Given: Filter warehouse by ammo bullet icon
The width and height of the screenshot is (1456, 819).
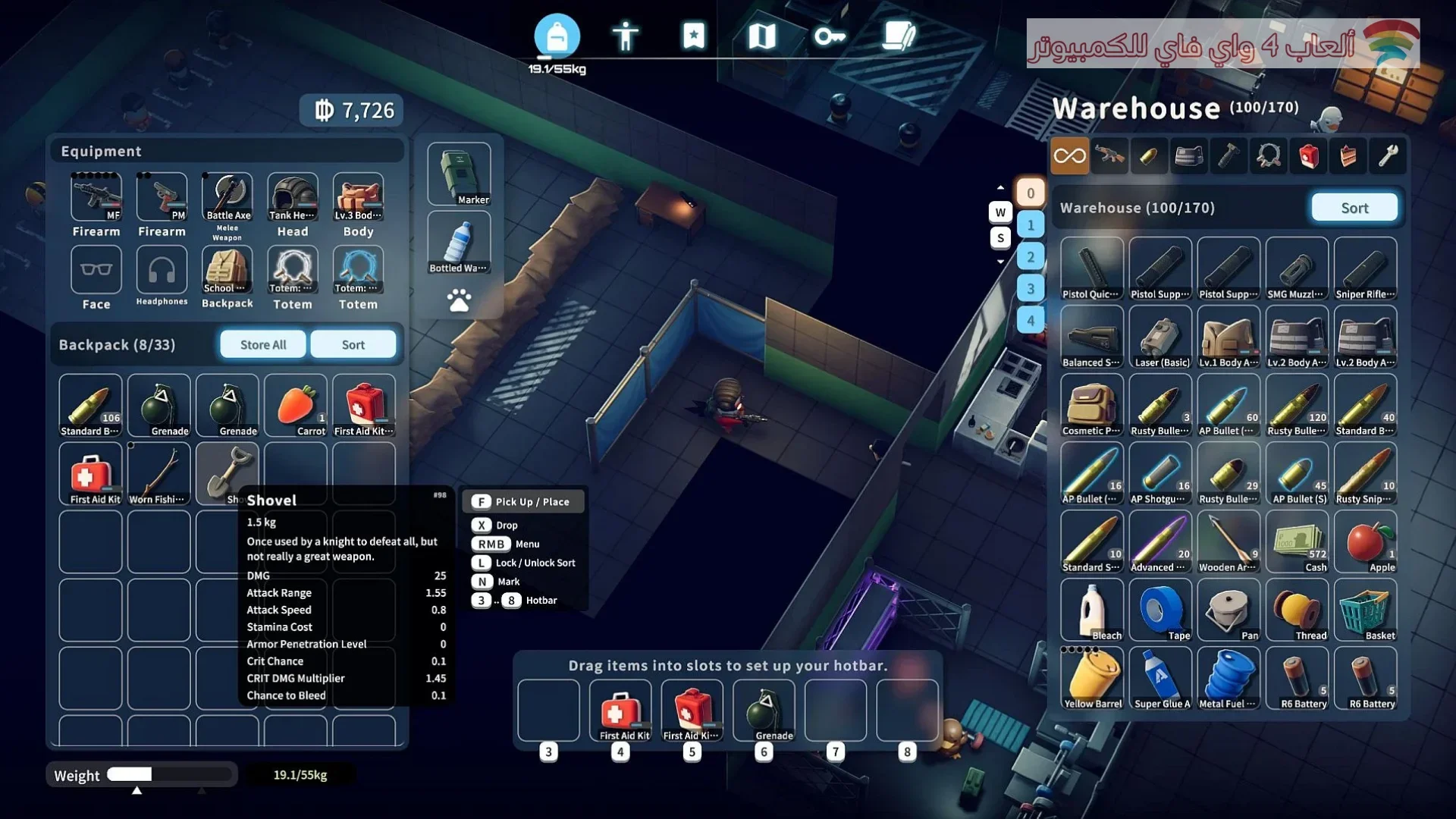Looking at the screenshot, I should [1149, 156].
